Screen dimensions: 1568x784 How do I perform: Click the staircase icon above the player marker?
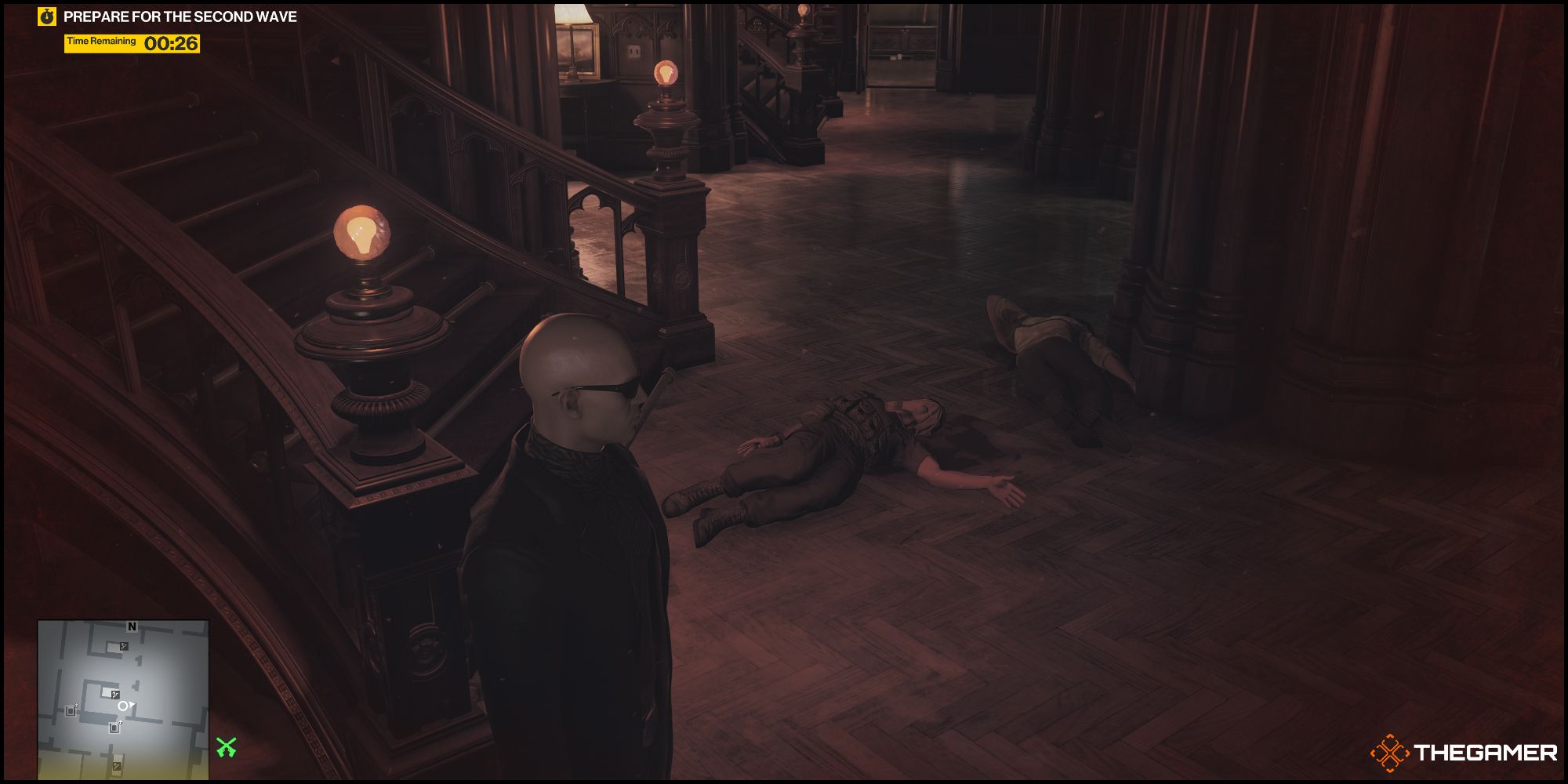pyautogui.click(x=115, y=695)
